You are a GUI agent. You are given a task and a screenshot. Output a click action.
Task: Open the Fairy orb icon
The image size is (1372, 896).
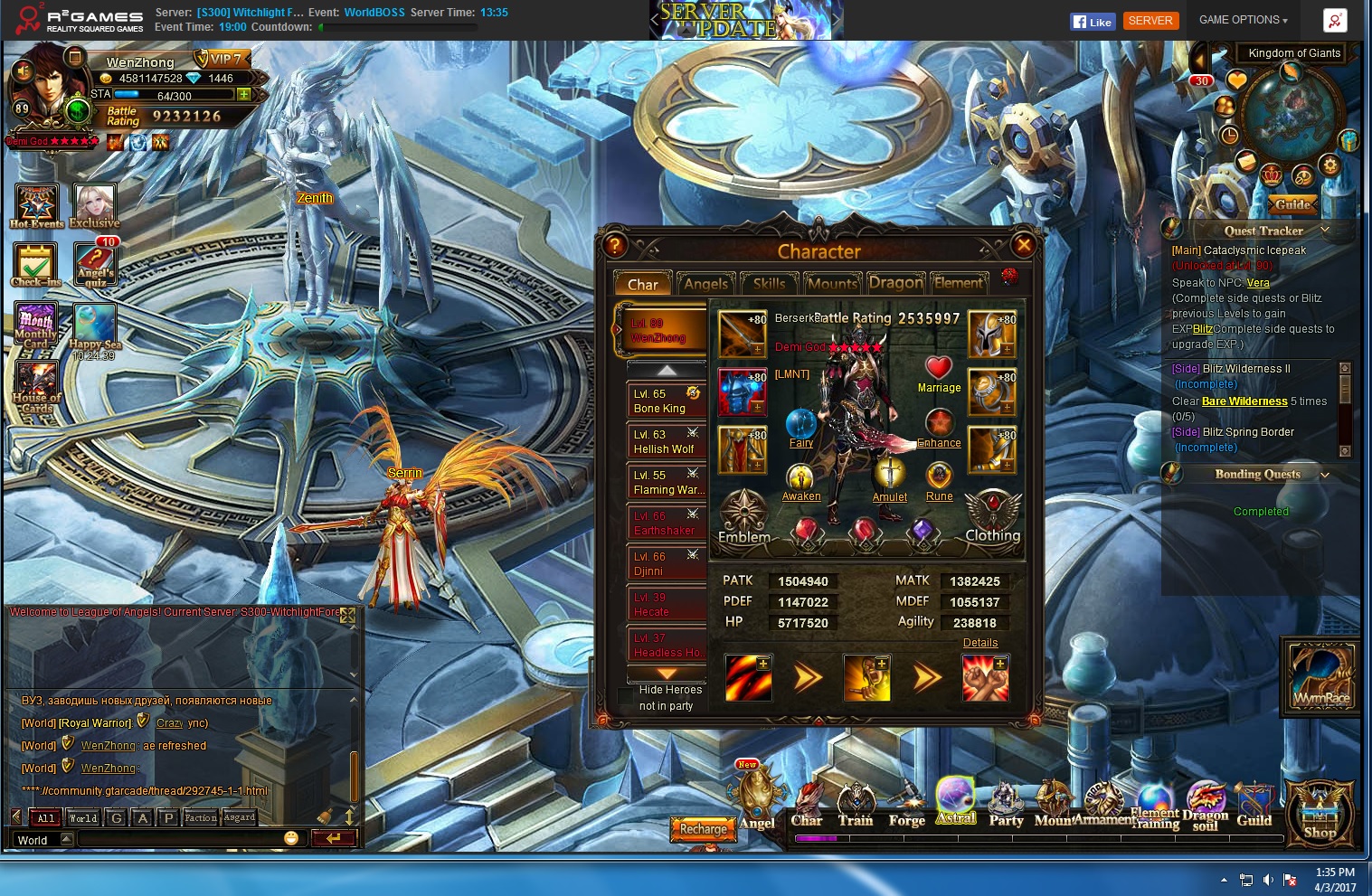pos(800,423)
